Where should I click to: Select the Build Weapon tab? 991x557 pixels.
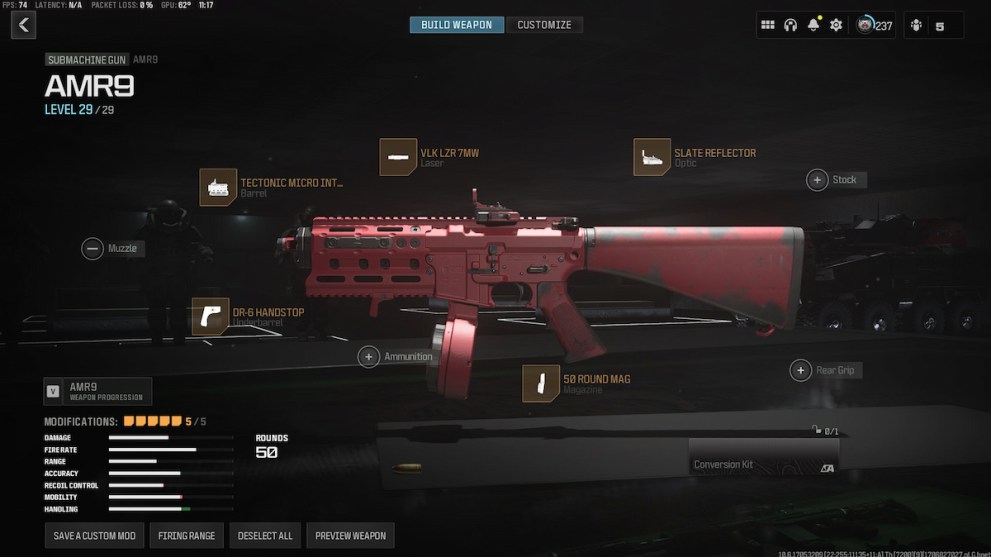click(x=457, y=25)
